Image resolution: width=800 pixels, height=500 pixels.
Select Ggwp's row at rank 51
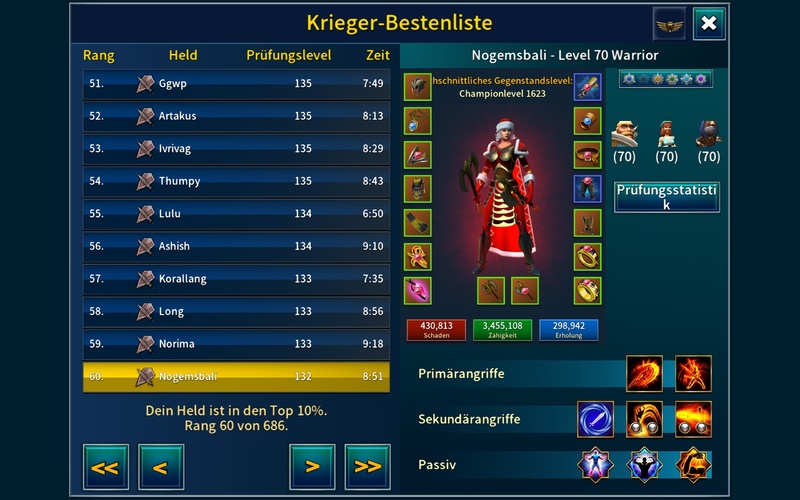point(236,84)
